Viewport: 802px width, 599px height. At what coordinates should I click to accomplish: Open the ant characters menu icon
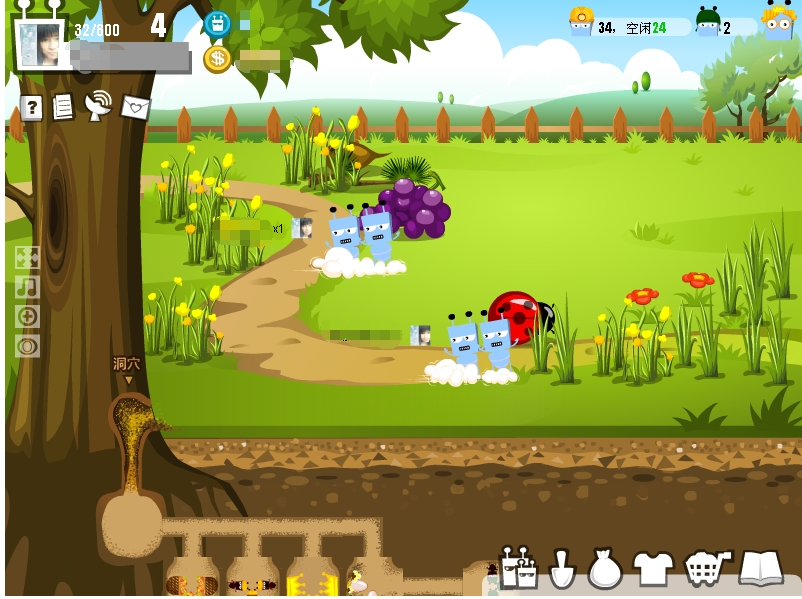click(x=518, y=569)
